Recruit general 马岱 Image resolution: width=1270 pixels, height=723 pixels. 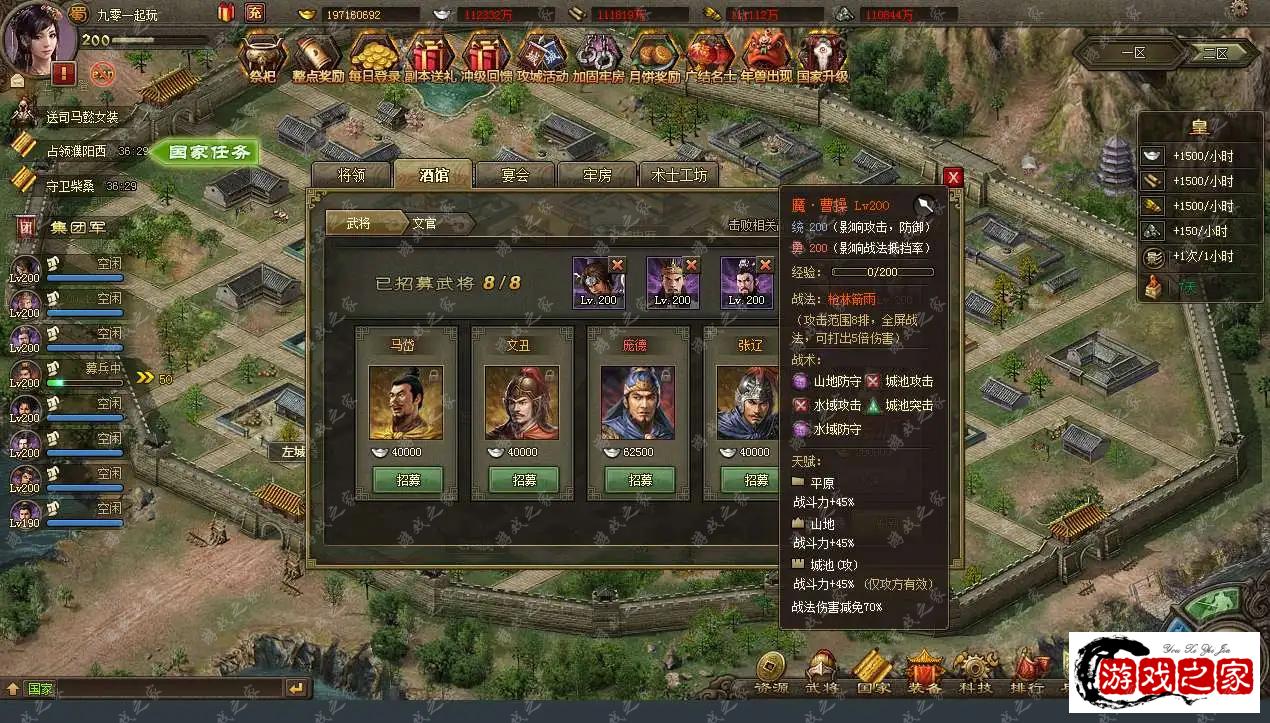[x=407, y=480]
